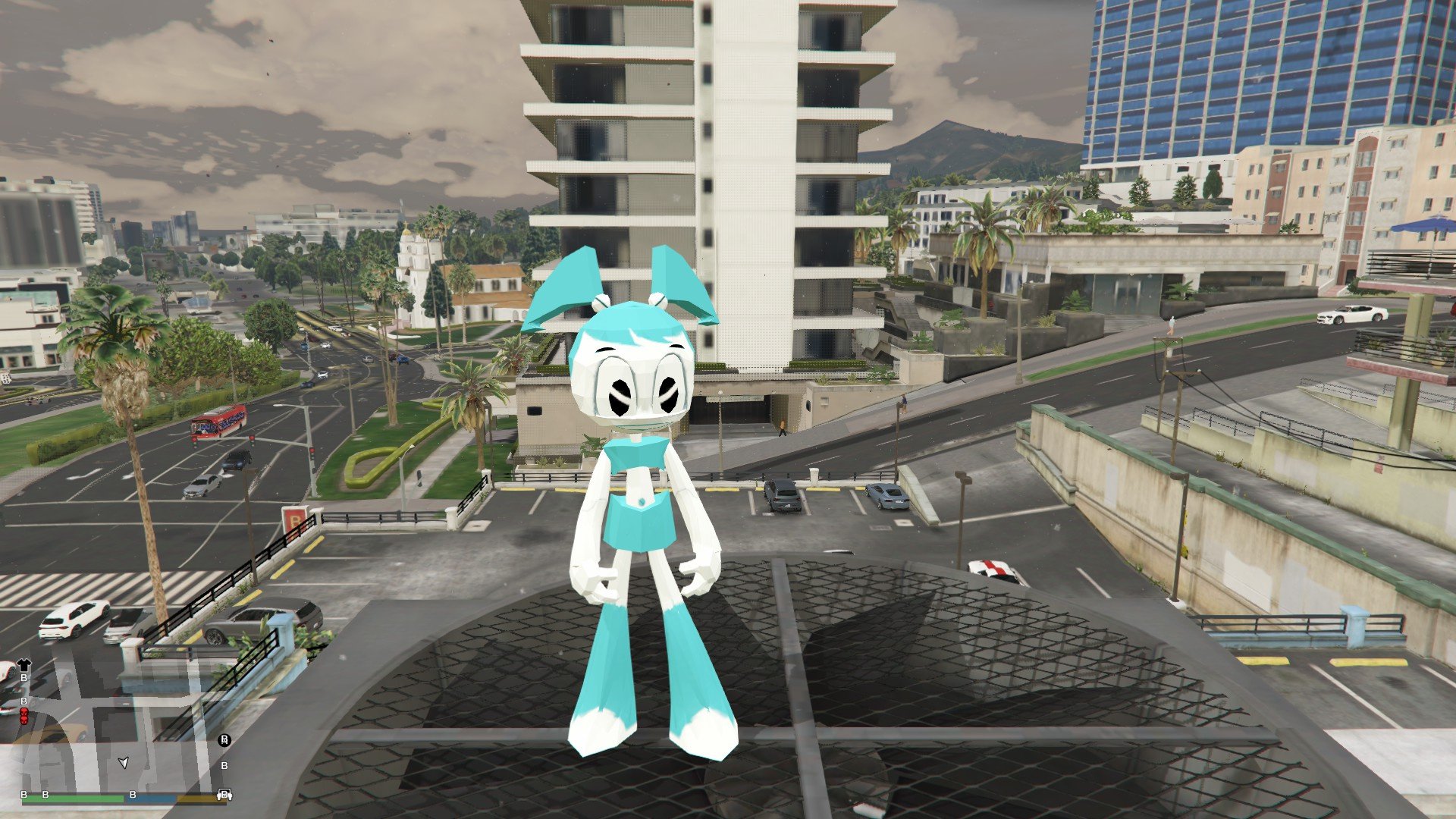Screen dimensions: 1456x819
Task: Select the clothing store shirt blip
Action: [24, 665]
